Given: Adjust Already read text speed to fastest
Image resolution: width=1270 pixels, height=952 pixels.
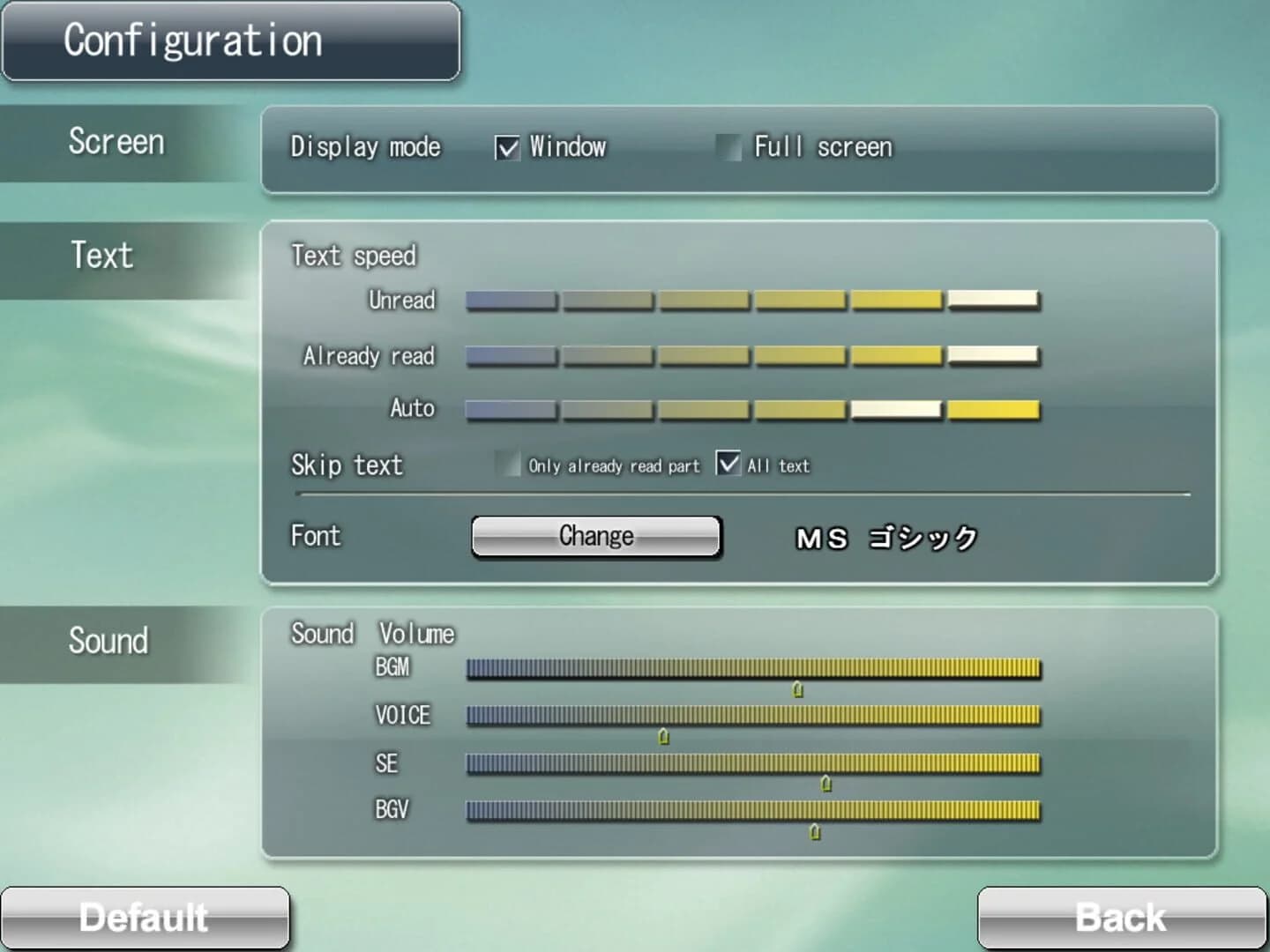Looking at the screenshot, I should [x=995, y=356].
